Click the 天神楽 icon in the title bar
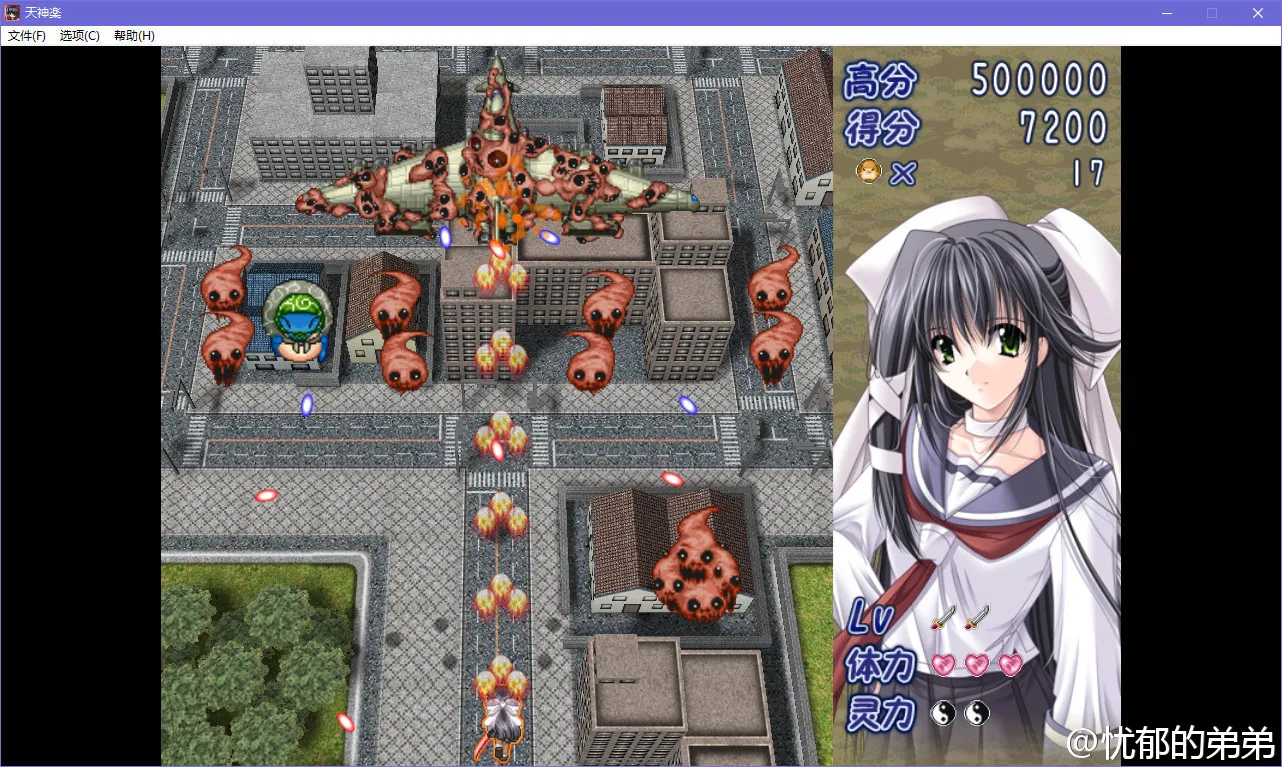Image resolution: width=1282 pixels, height=767 pixels. click(11, 12)
